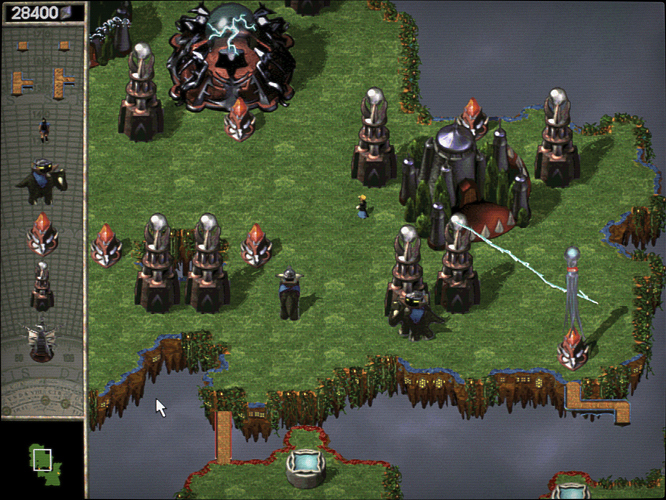
Task: Click the minimap's green island
Action: tap(43, 461)
